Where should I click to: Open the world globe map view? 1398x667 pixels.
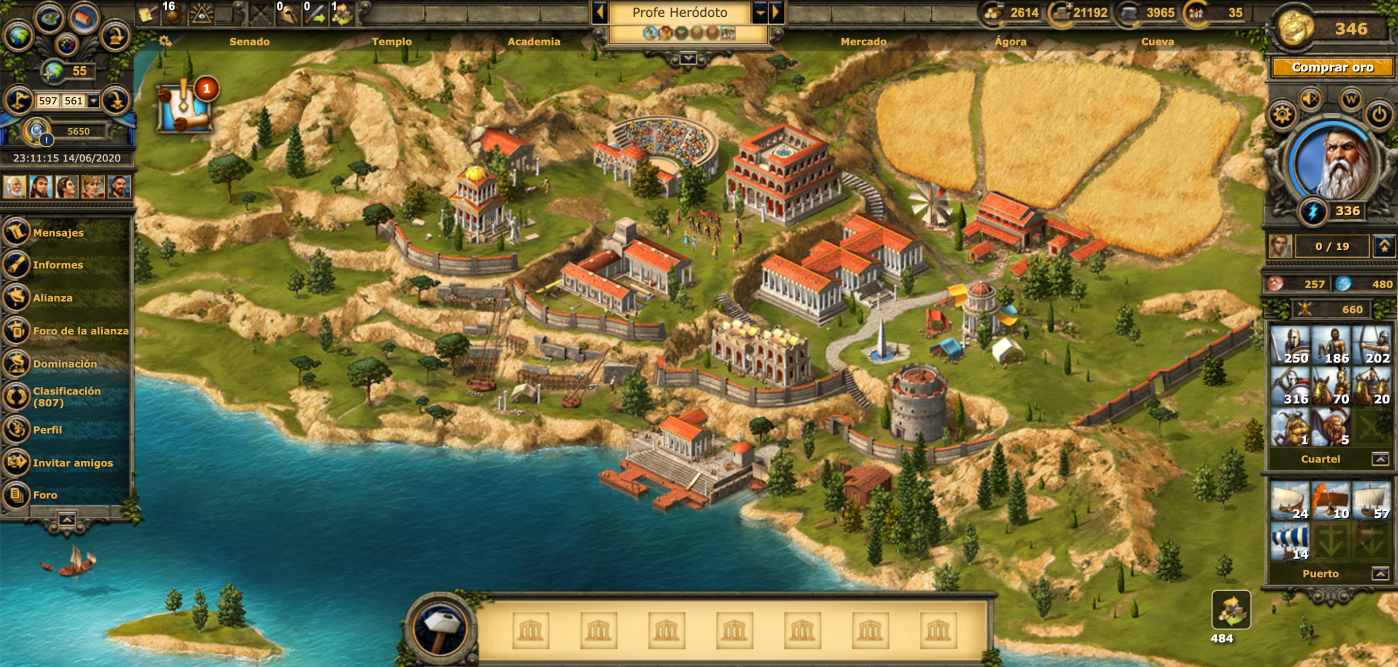tap(18, 37)
